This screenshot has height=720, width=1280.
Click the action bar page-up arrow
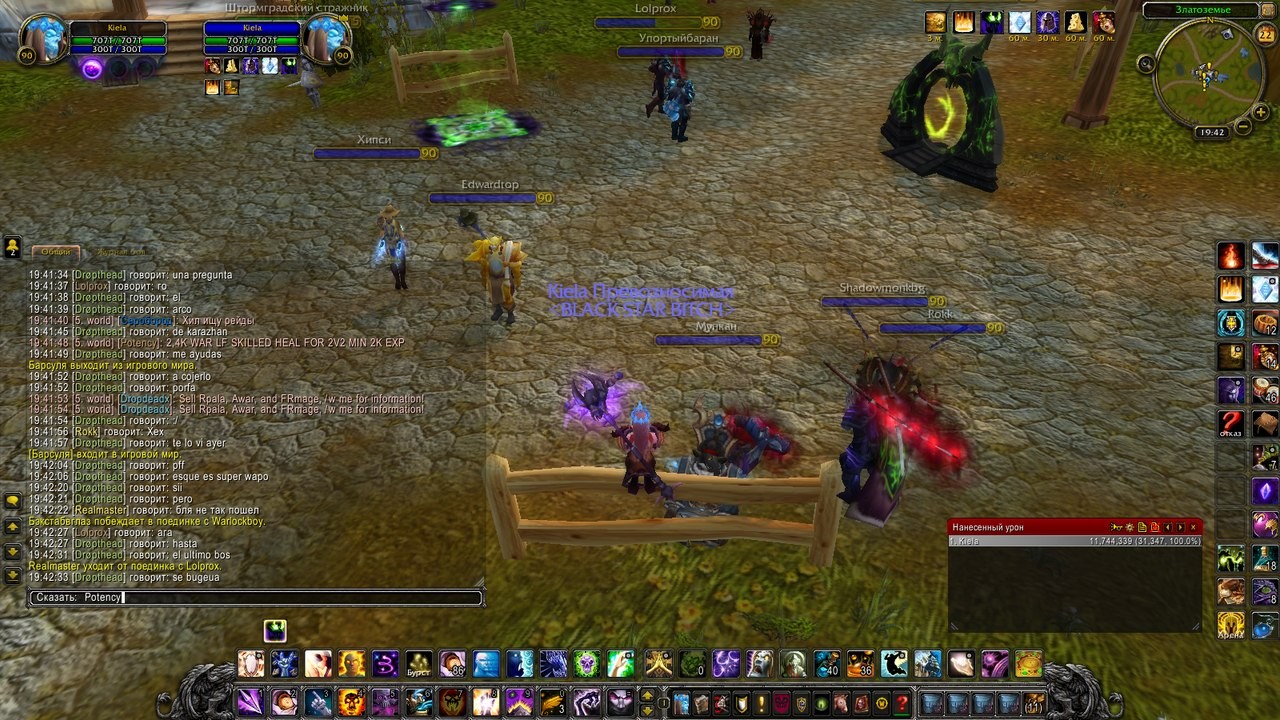click(647, 695)
